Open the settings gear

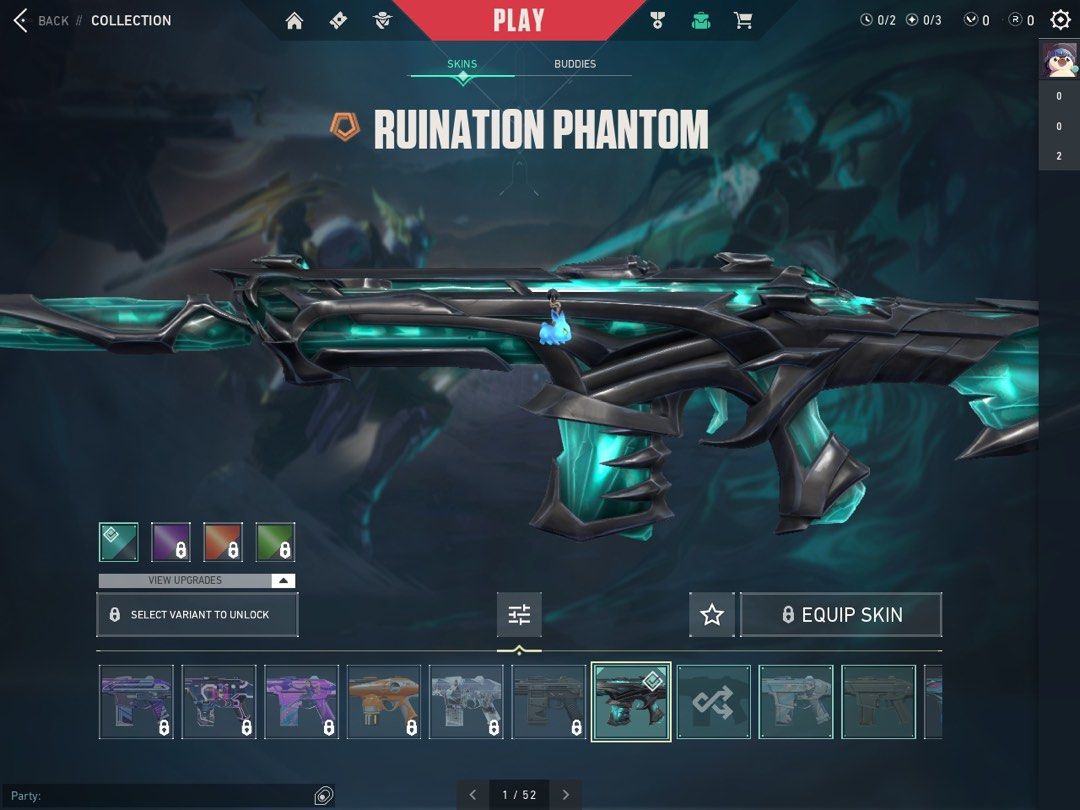(1060, 20)
